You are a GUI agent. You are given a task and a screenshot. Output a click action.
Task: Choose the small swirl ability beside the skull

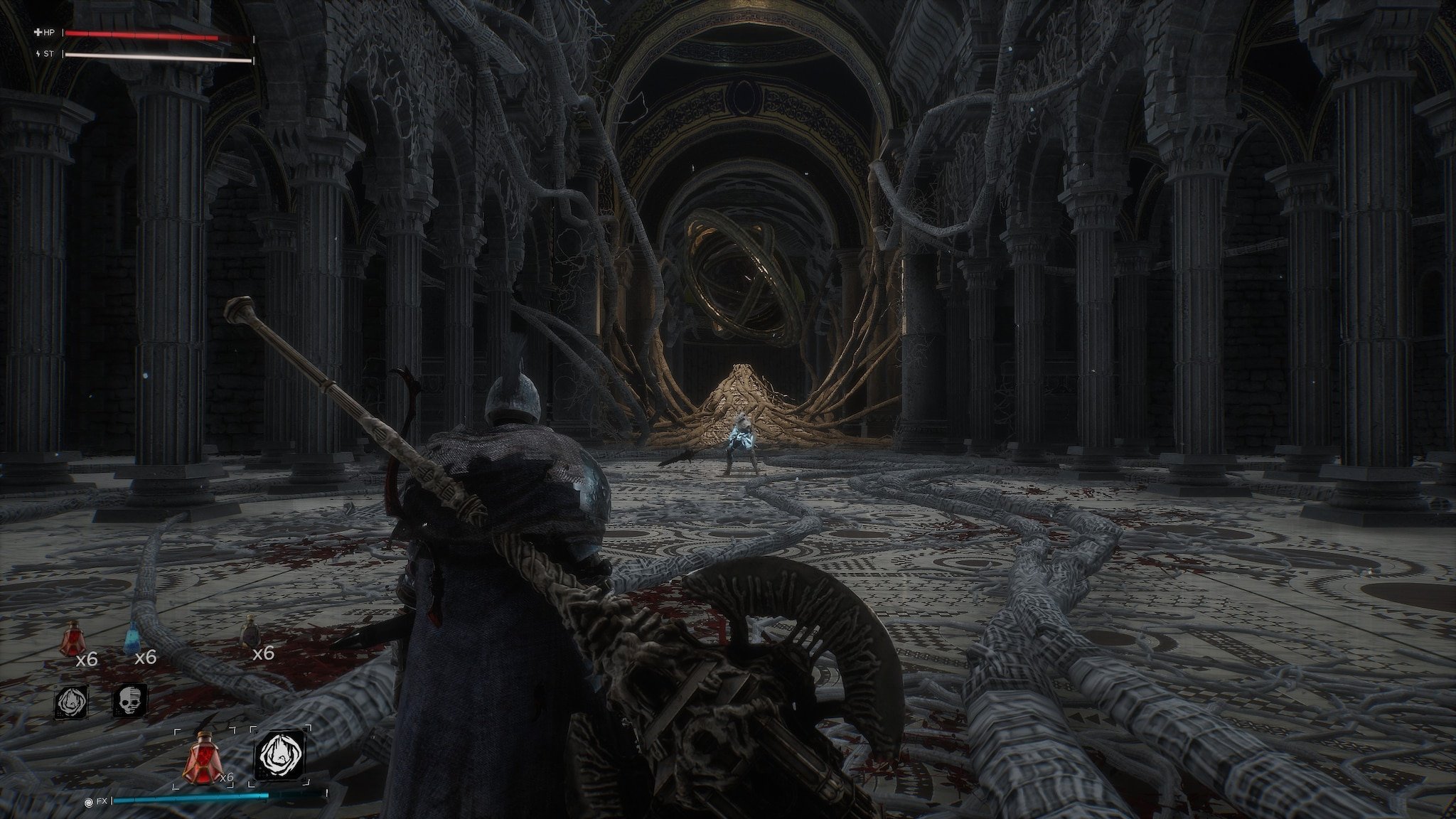[72, 702]
